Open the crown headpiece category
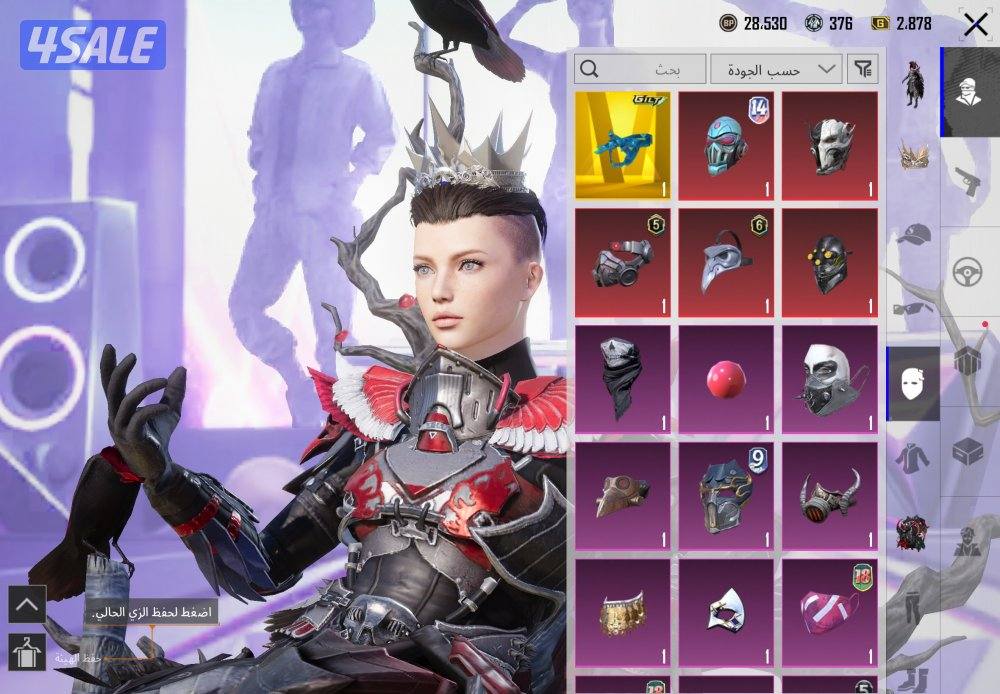The width and height of the screenshot is (1000, 694). (913, 155)
